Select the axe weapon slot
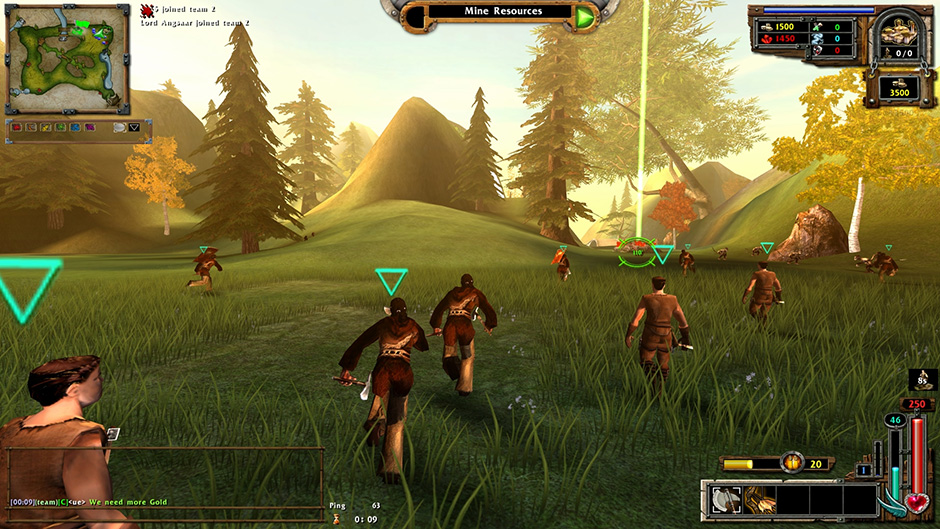The height and width of the screenshot is (529, 940). (x=726, y=499)
